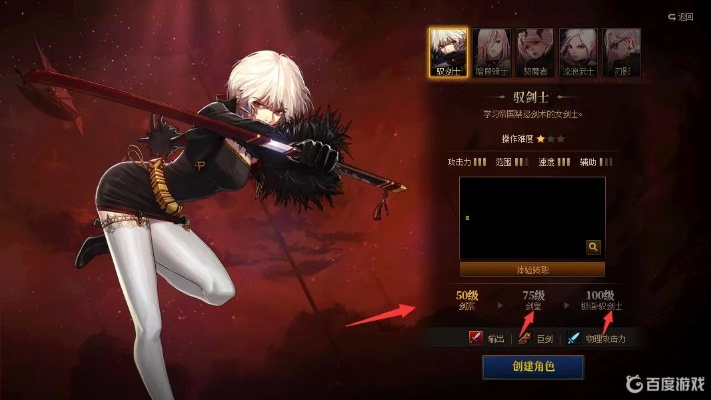Show the level 75 剑皇 advancement

tap(533, 300)
